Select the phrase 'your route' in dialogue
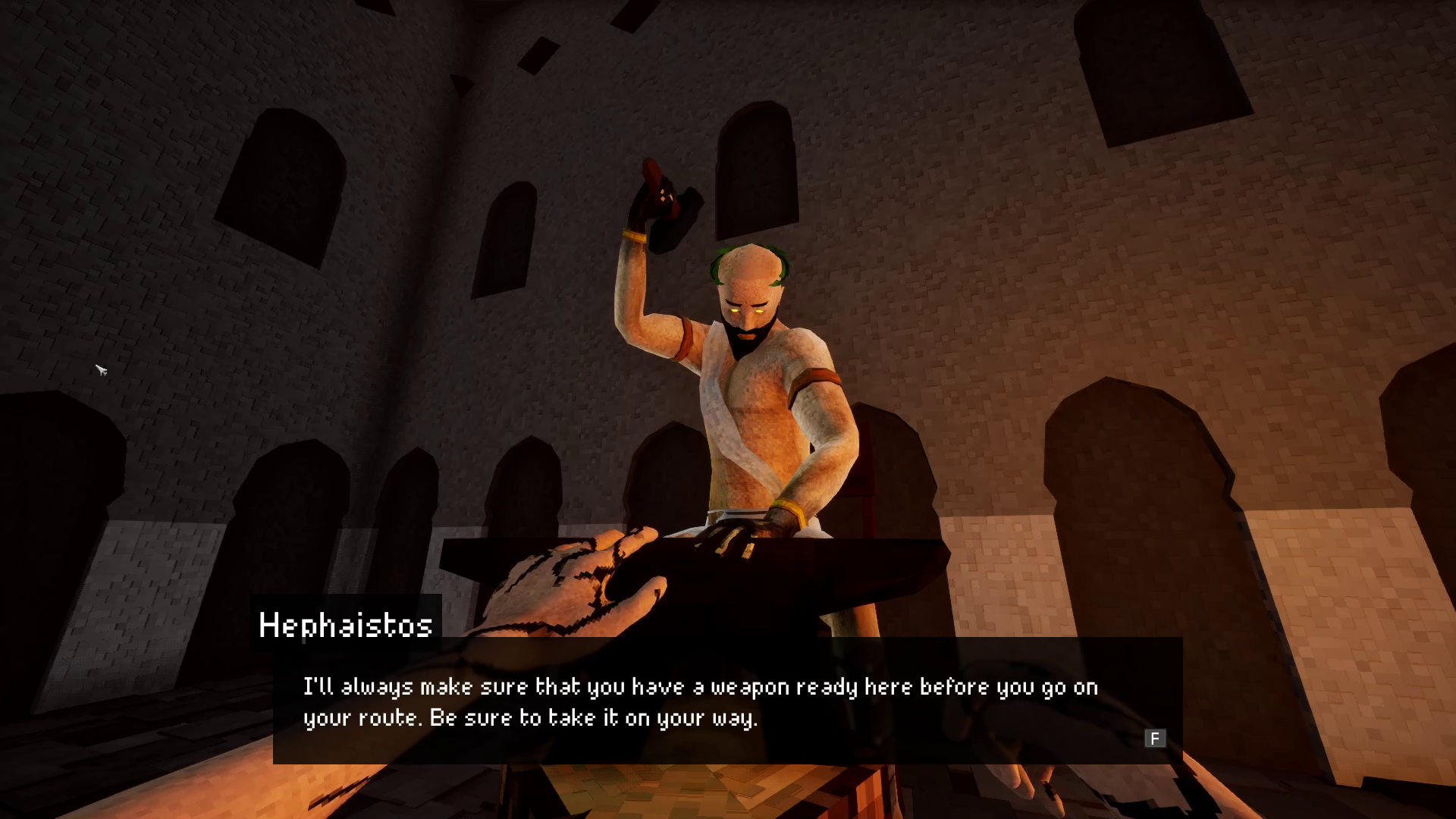 (x=364, y=717)
